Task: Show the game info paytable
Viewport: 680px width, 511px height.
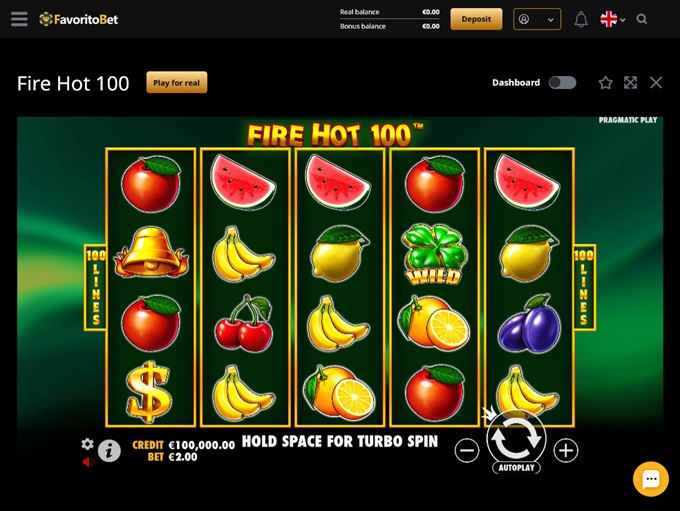Action: tap(109, 451)
